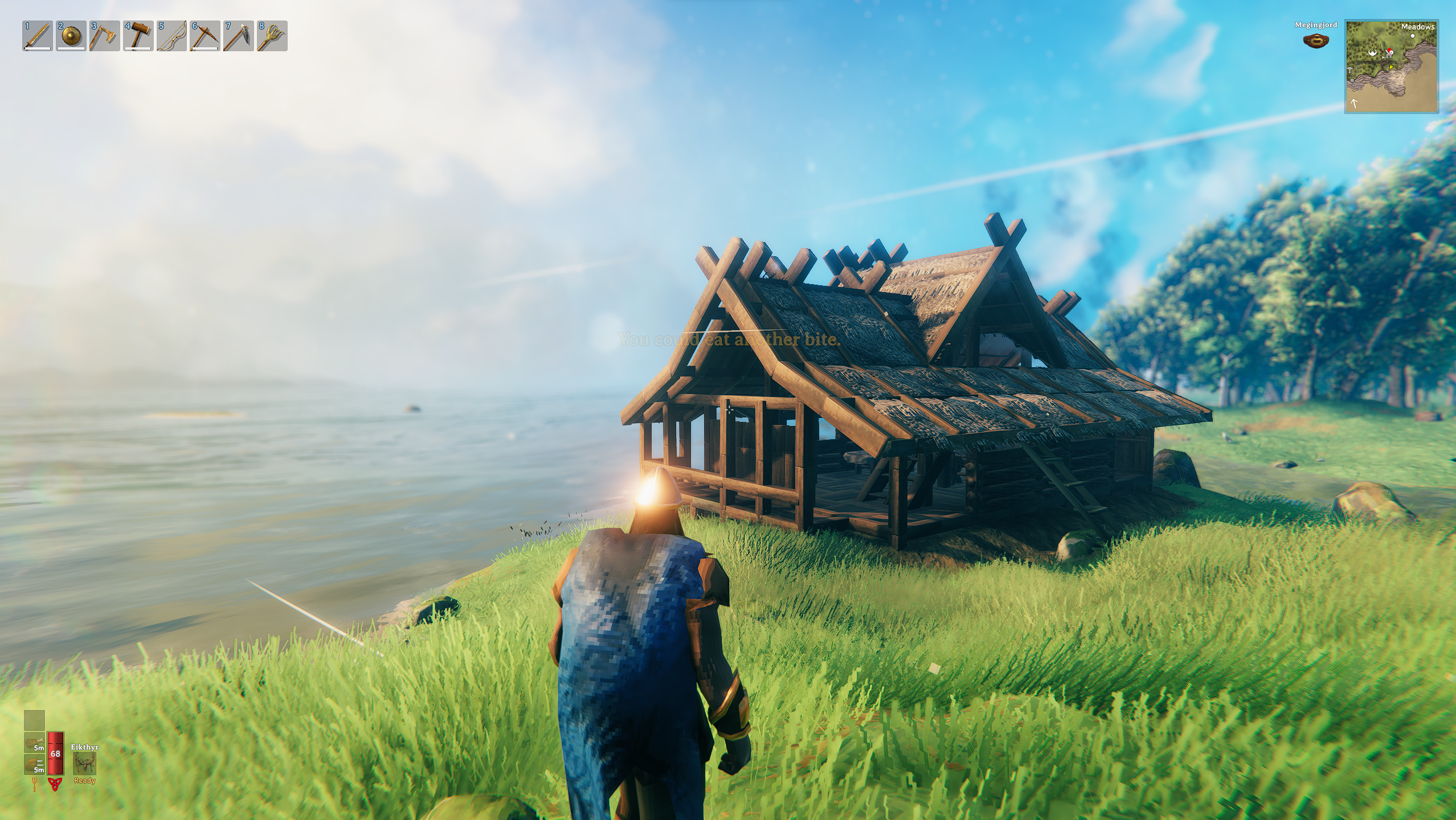Select the cultivator in hotbar slot 8
The width and height of the screenshot is (1456, 820).
[272, 36]
